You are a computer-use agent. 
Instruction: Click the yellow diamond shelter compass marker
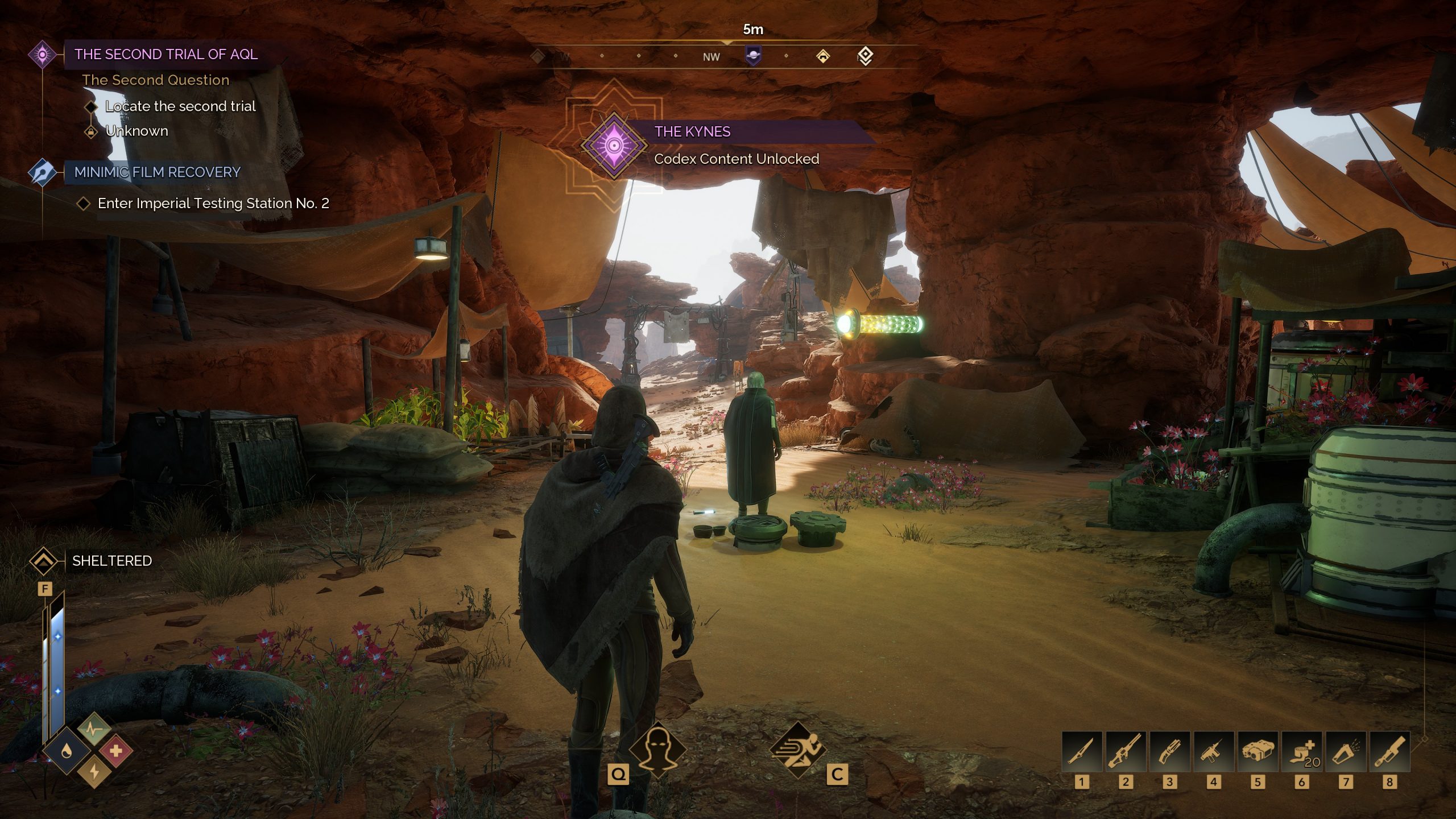822,56
